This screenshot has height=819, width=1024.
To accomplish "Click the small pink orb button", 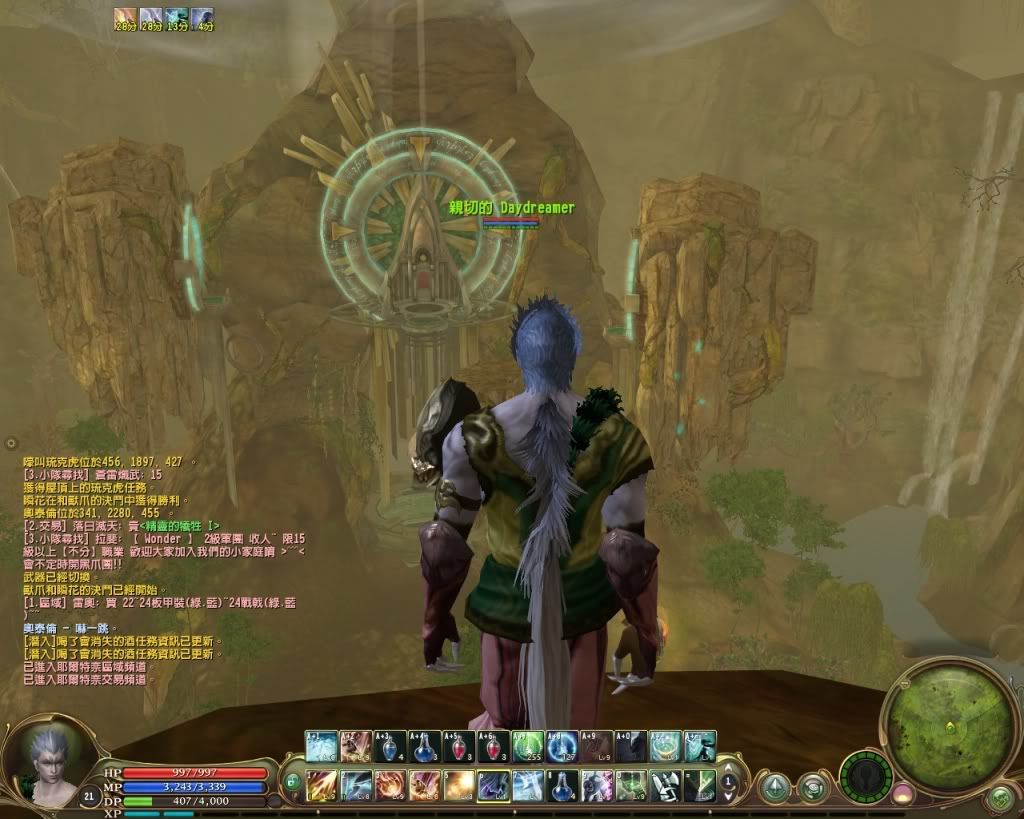I will click(x=903, y=795).
